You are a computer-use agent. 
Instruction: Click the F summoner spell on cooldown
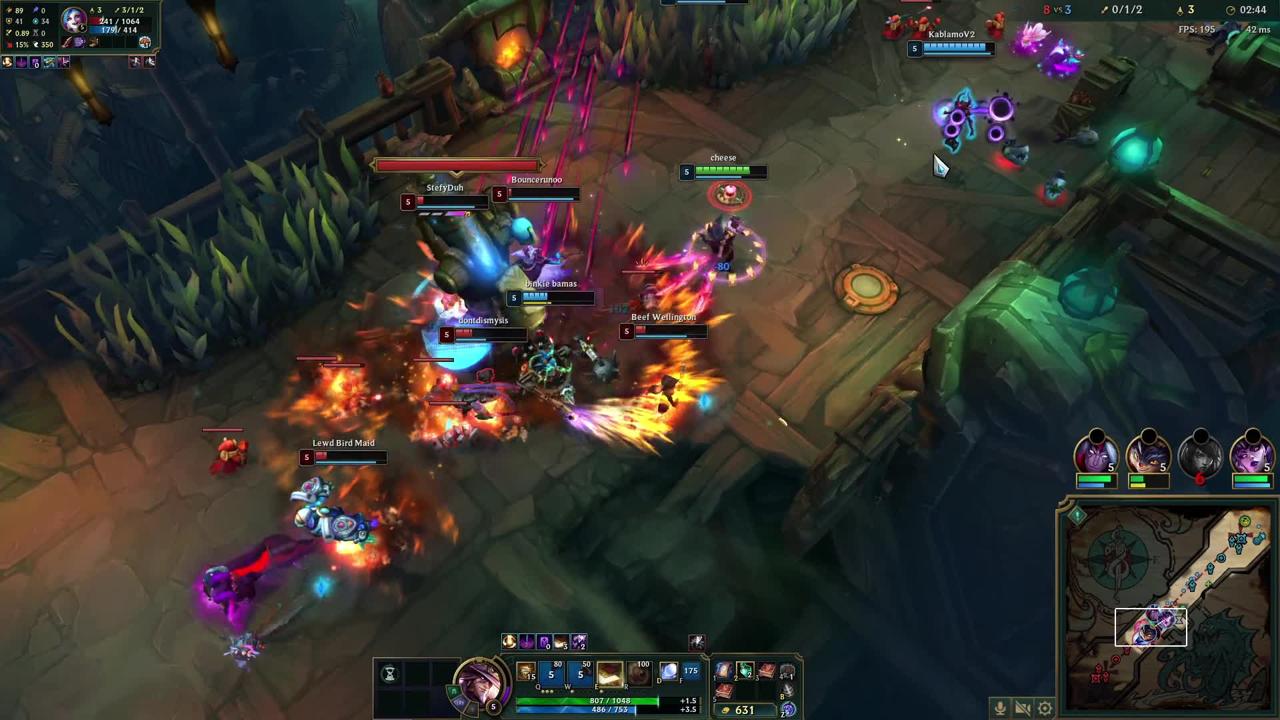[x=690, y=672]
